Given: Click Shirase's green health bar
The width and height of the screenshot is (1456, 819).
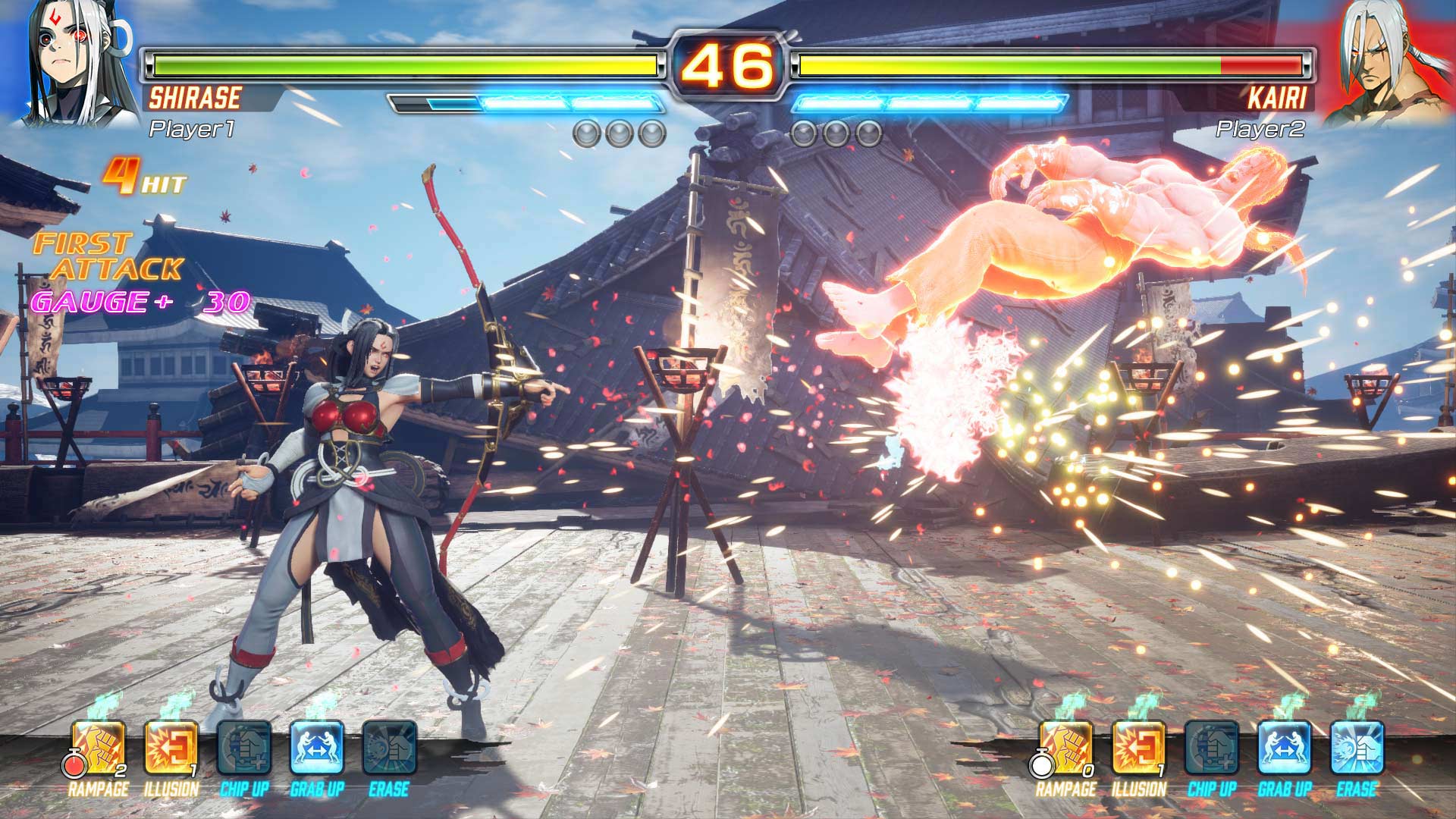Looking at the screenshot, I should coord(379,66).
